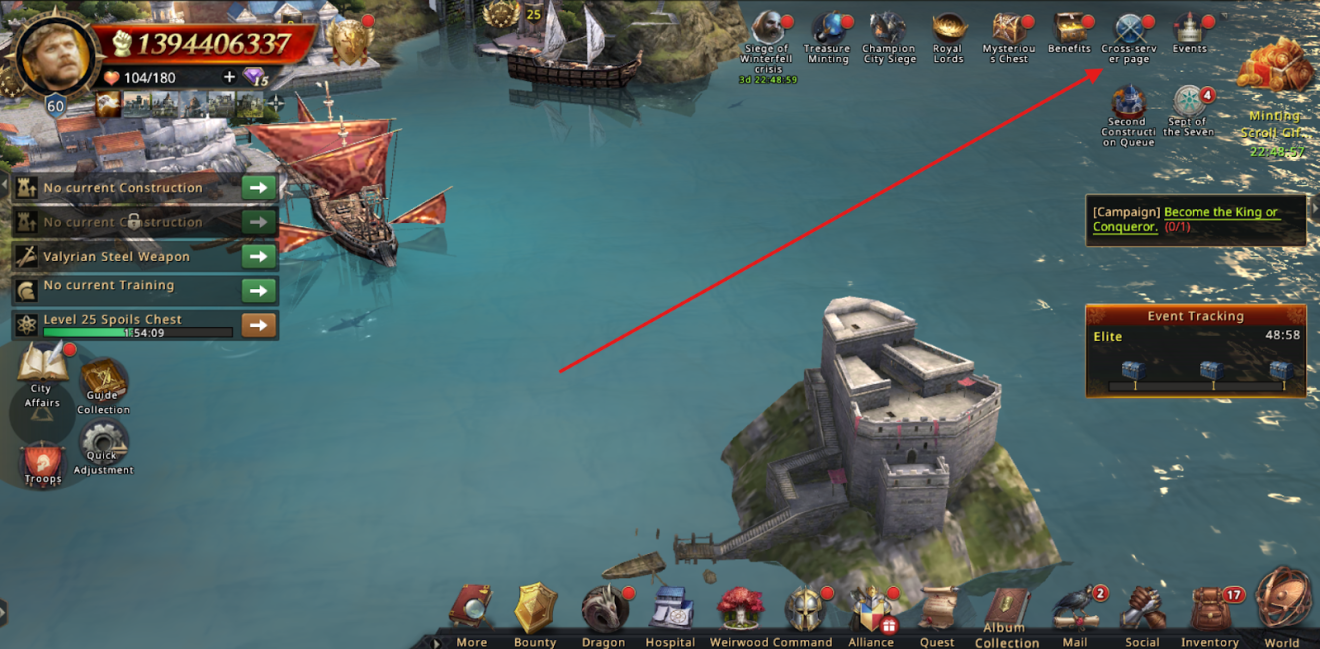Open City Affairs book
This screenshot has width=1320, height=649.
coord(41,366)
